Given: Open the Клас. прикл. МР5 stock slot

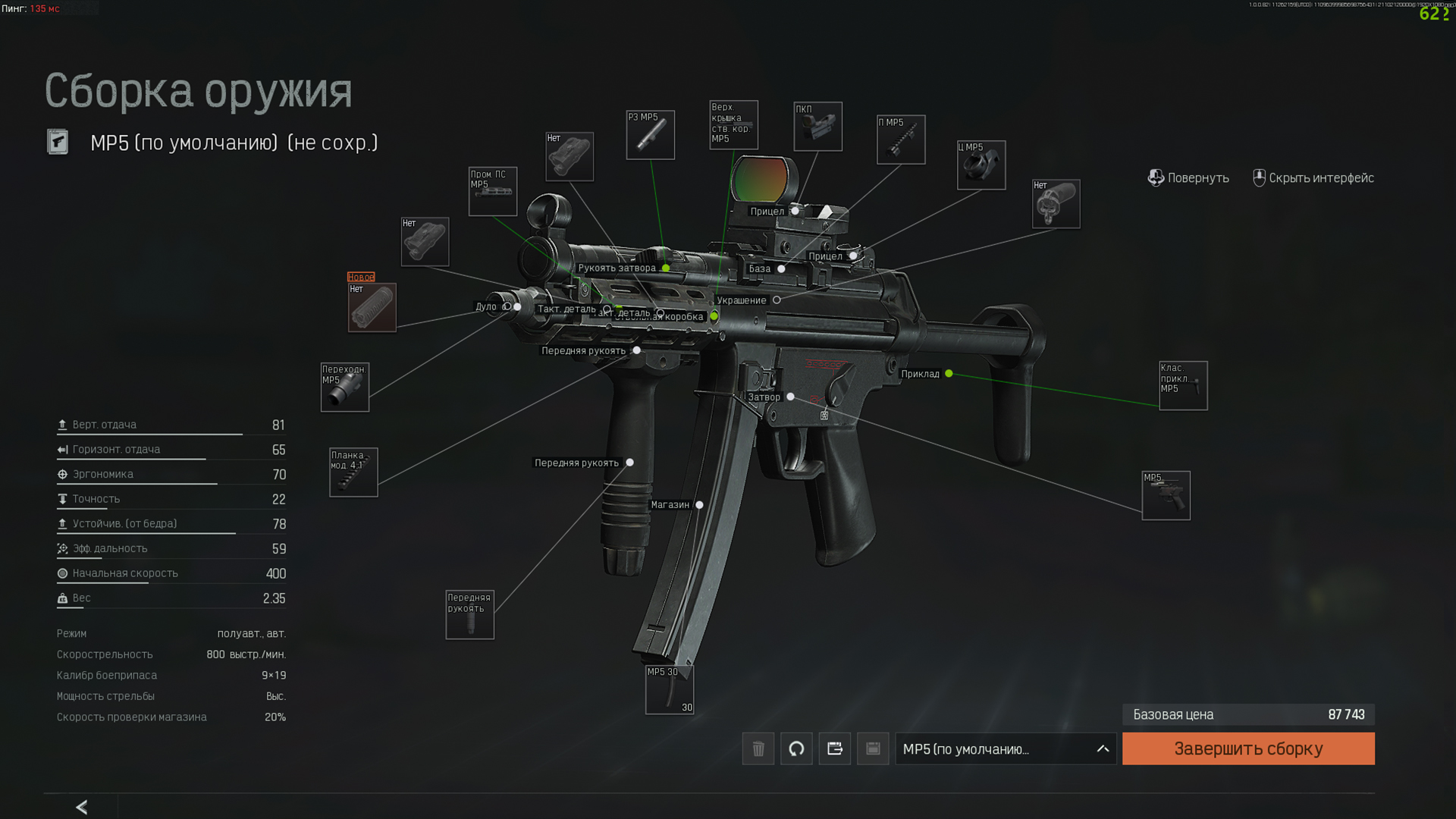Looking at the screenshot, I should click(x=1182, y=385).
